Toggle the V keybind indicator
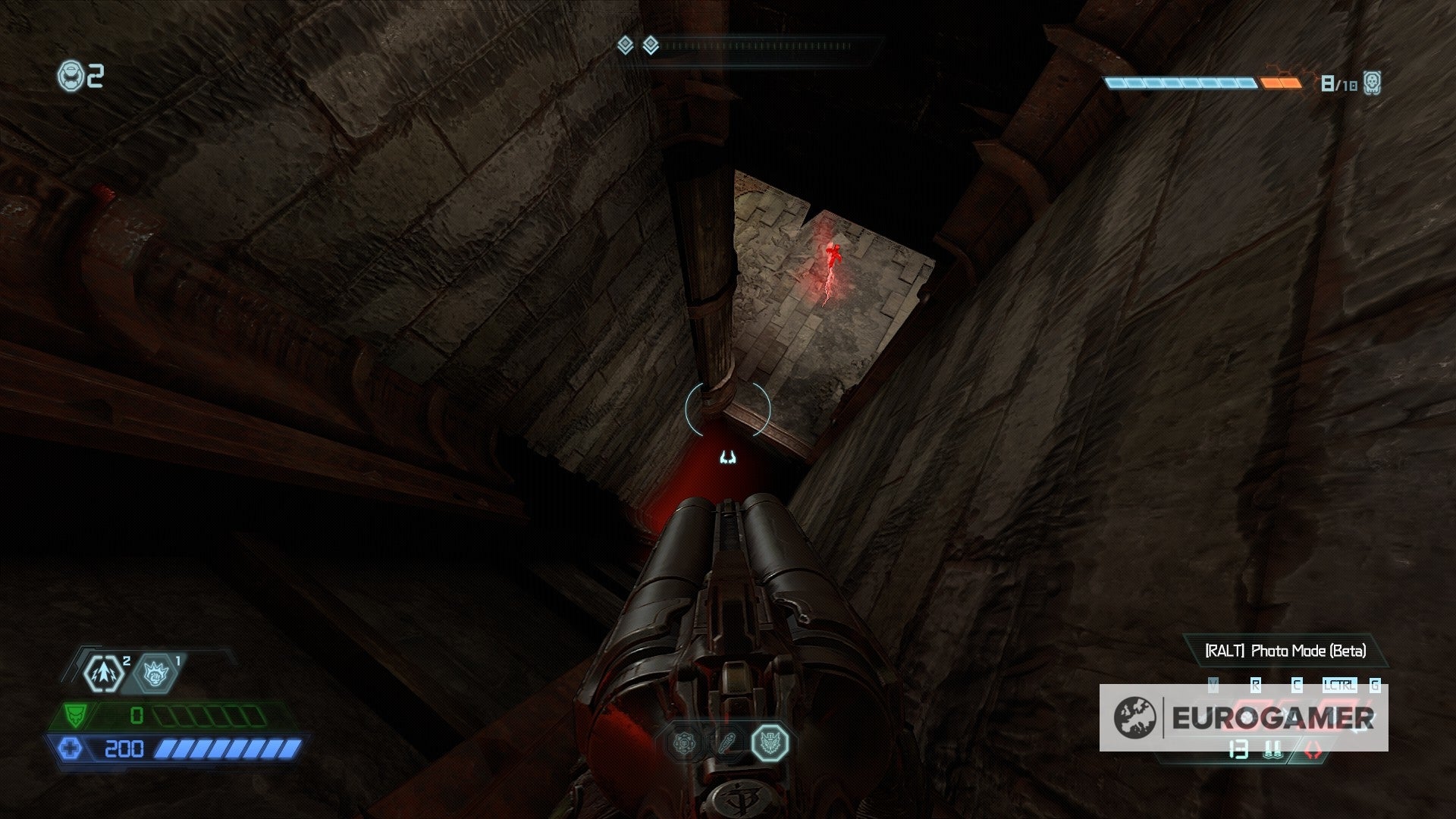This screenshot has height=819, width=1456. [1213, 684]
